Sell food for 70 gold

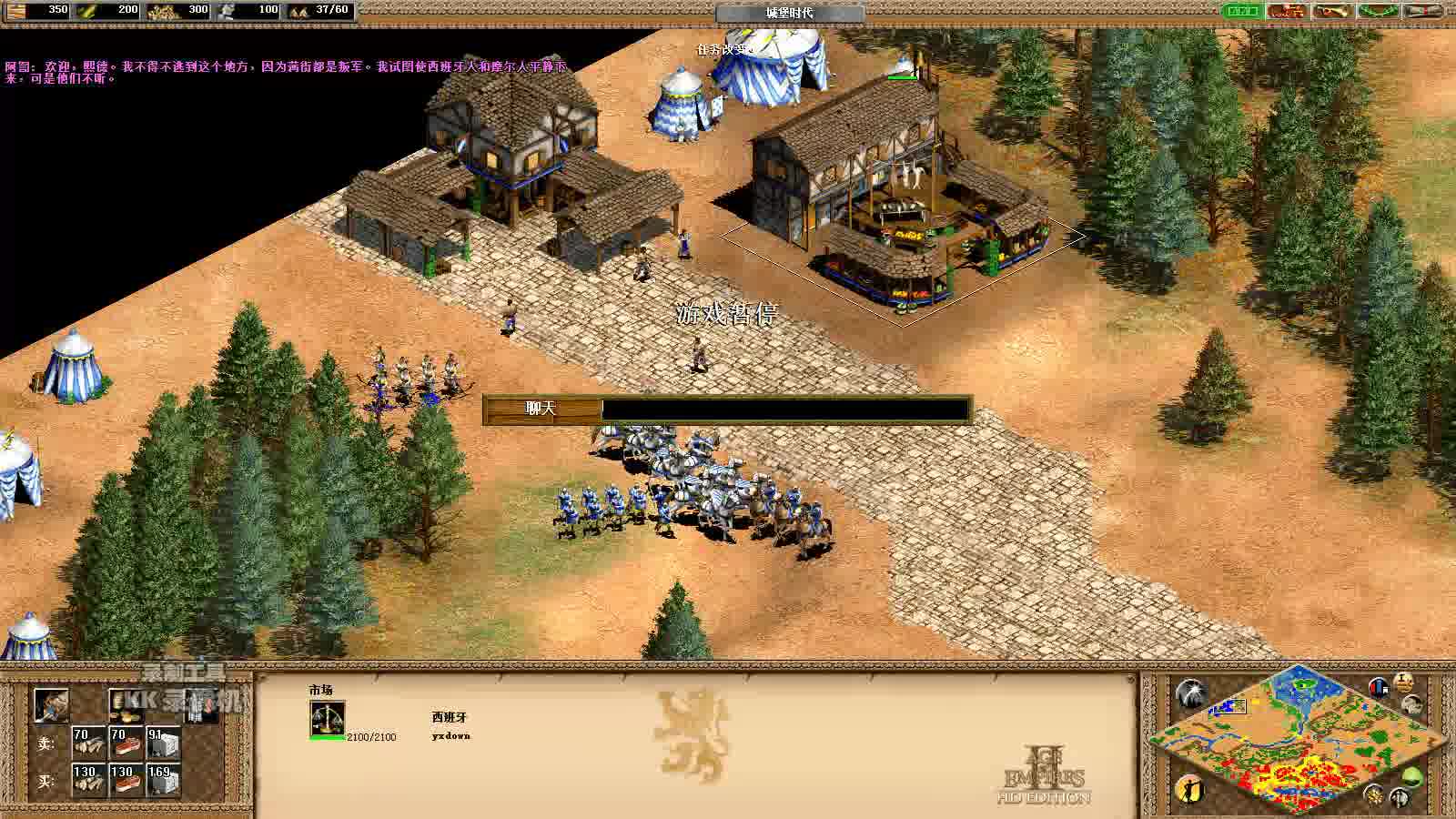[126, 743]
